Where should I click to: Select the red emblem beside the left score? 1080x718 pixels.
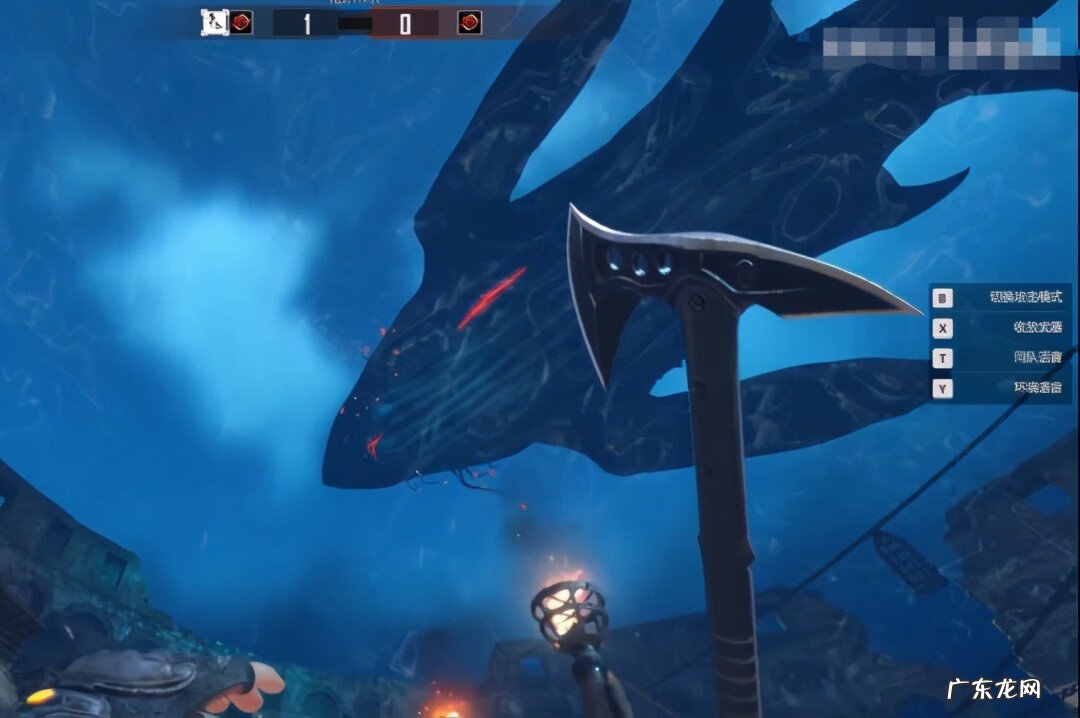241,22
